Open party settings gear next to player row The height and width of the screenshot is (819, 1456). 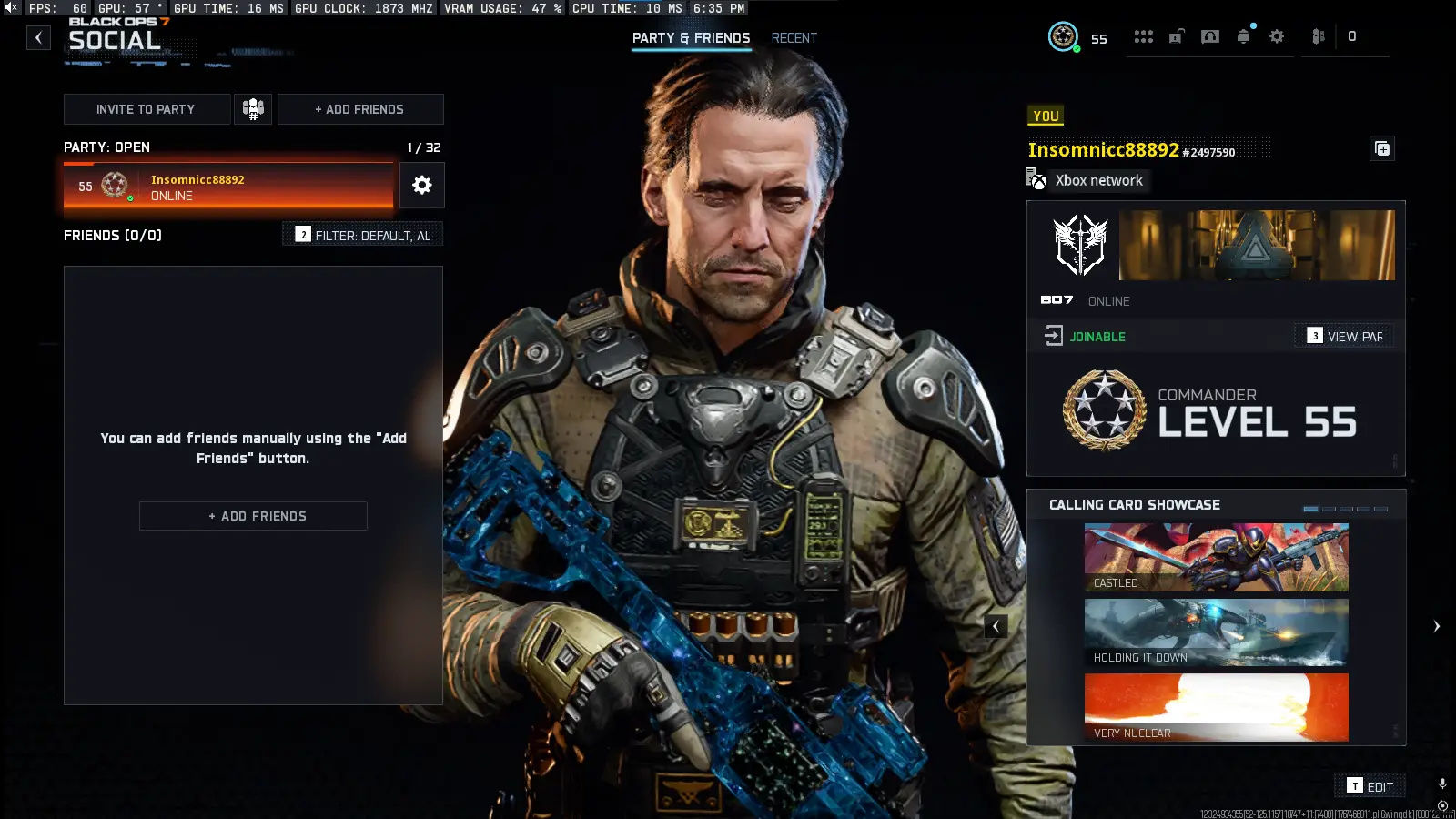(421, 185)
